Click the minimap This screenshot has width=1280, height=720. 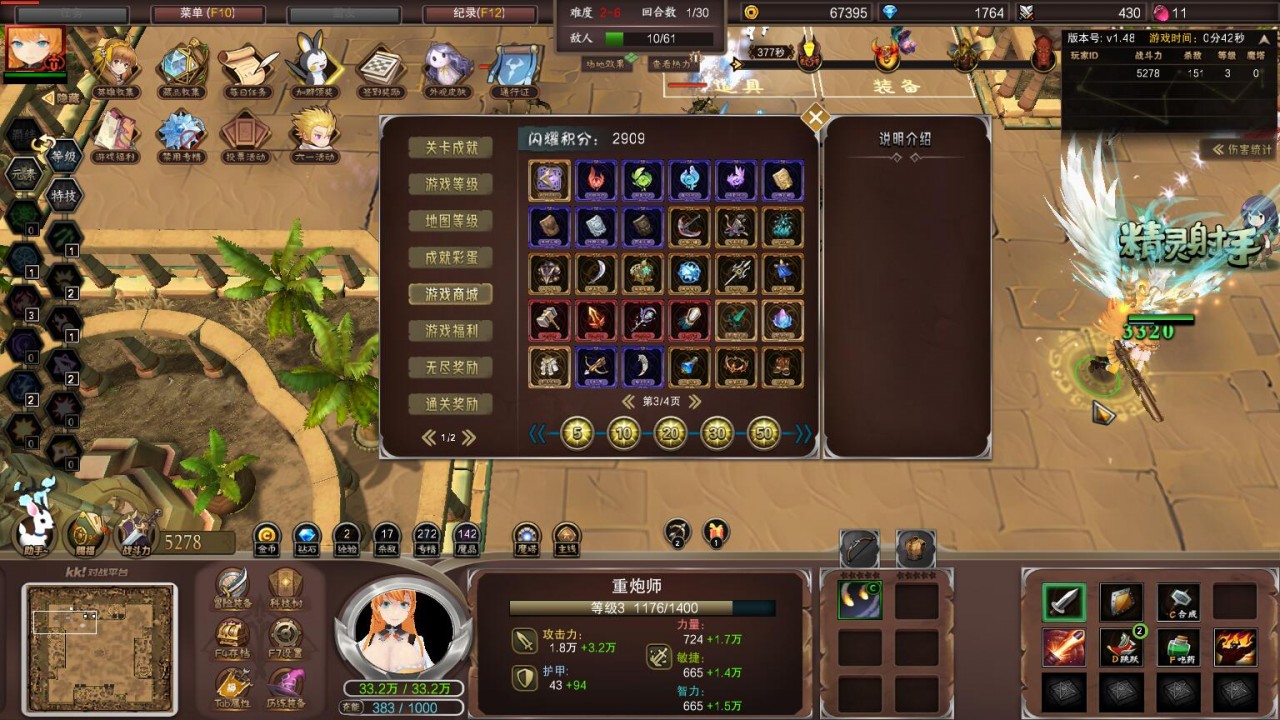pos(99,646)
